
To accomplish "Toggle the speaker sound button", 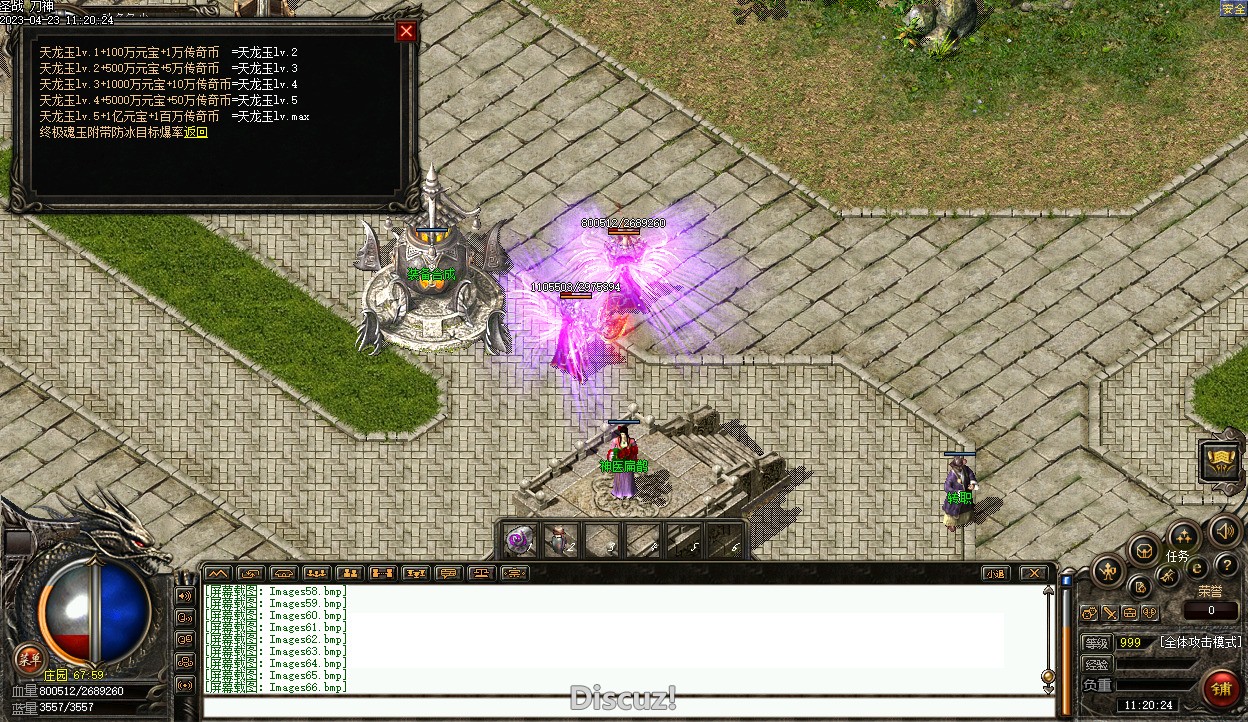I will (1224, 530).
